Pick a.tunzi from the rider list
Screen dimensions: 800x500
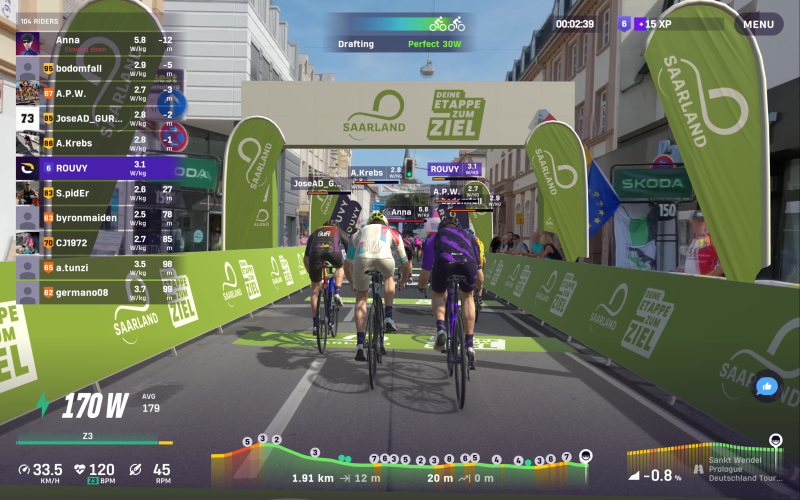pos(97,267)
